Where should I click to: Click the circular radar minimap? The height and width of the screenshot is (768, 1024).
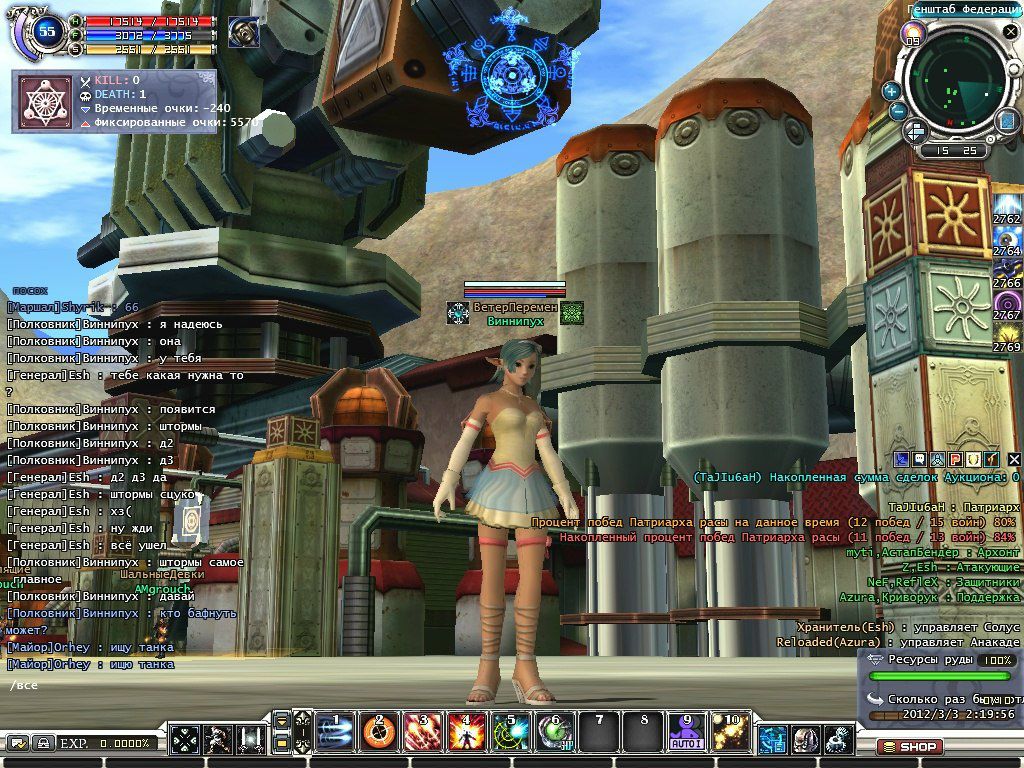pos(957,83)
